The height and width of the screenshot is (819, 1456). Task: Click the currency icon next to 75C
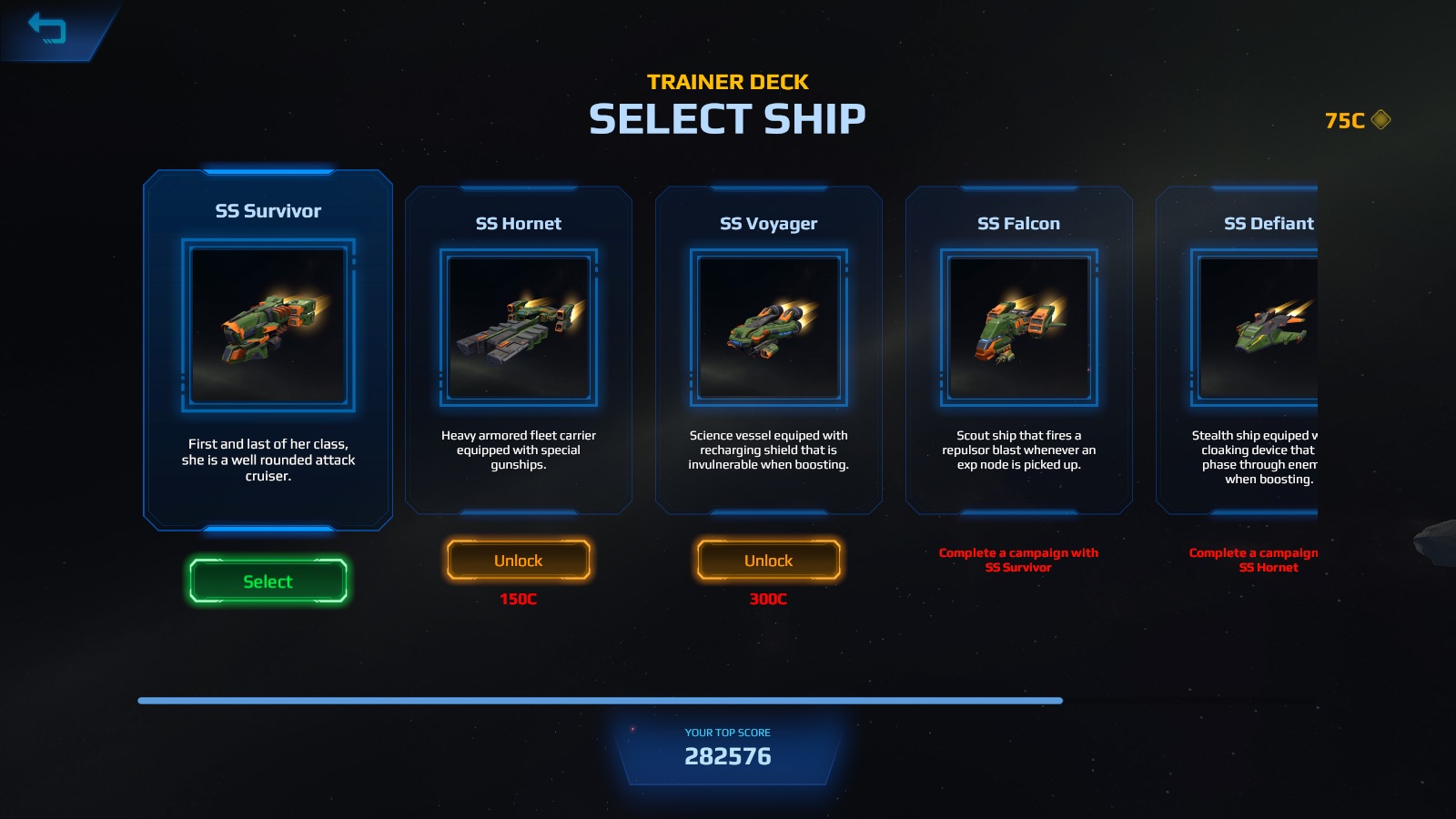(x=1380, y=117)
